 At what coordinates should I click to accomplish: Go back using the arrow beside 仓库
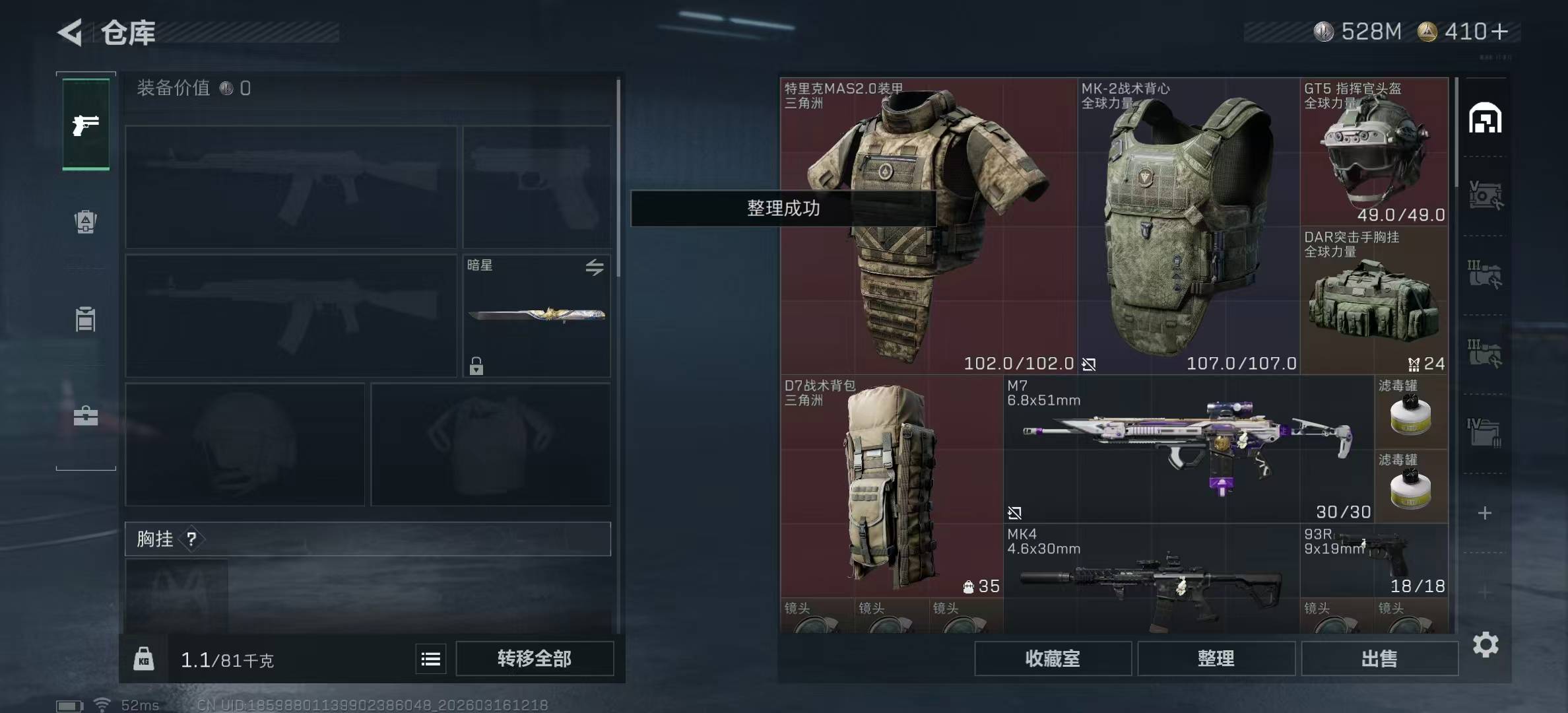[70, 32]
